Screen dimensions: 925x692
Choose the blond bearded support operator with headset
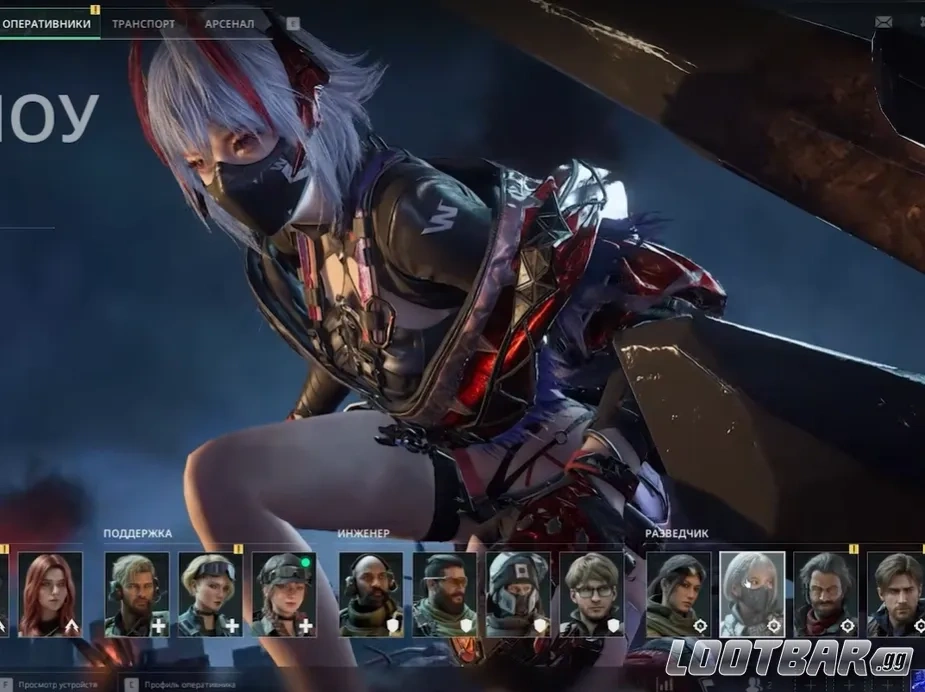[137, 594]
